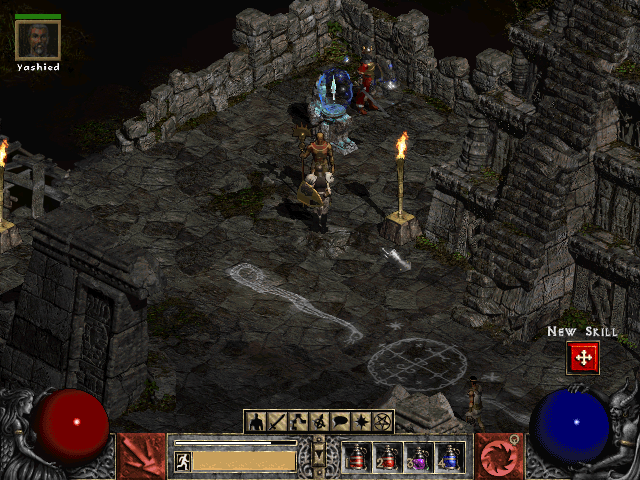Open the inventory via the sword icon

(x=278, y=422)
